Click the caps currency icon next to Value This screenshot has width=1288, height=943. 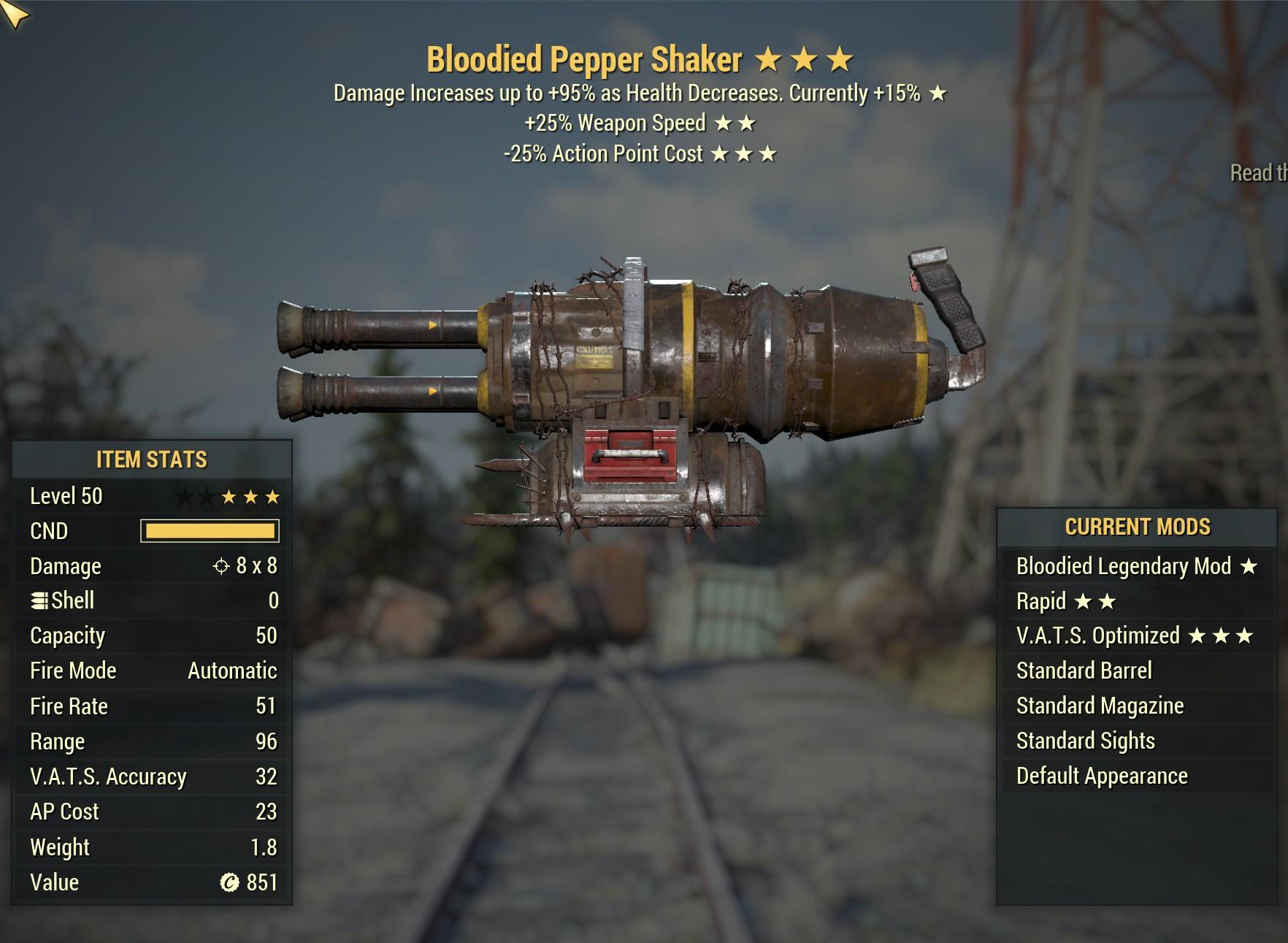coord(231,882)
